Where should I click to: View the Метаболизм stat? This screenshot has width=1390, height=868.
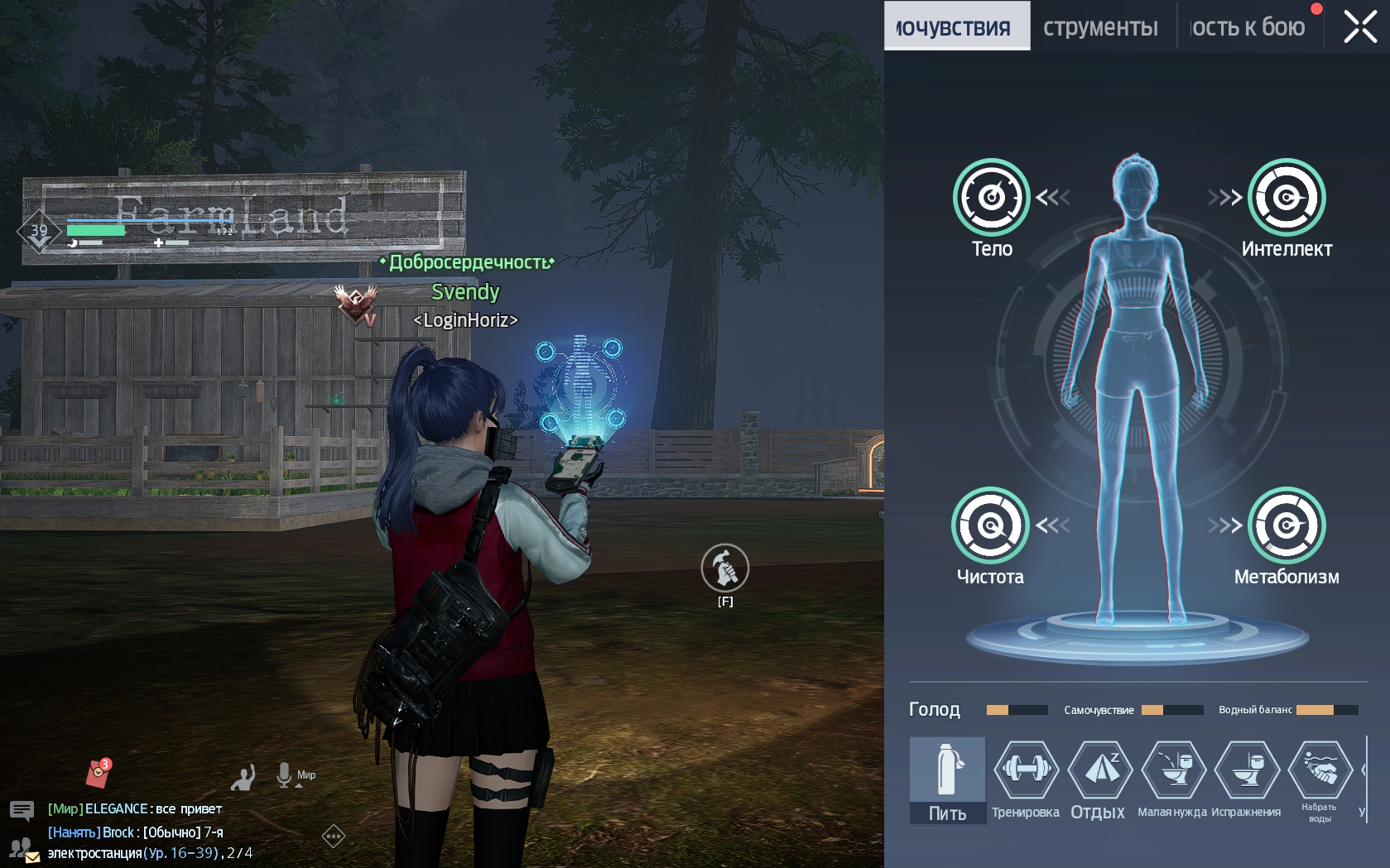(1287, 525)
